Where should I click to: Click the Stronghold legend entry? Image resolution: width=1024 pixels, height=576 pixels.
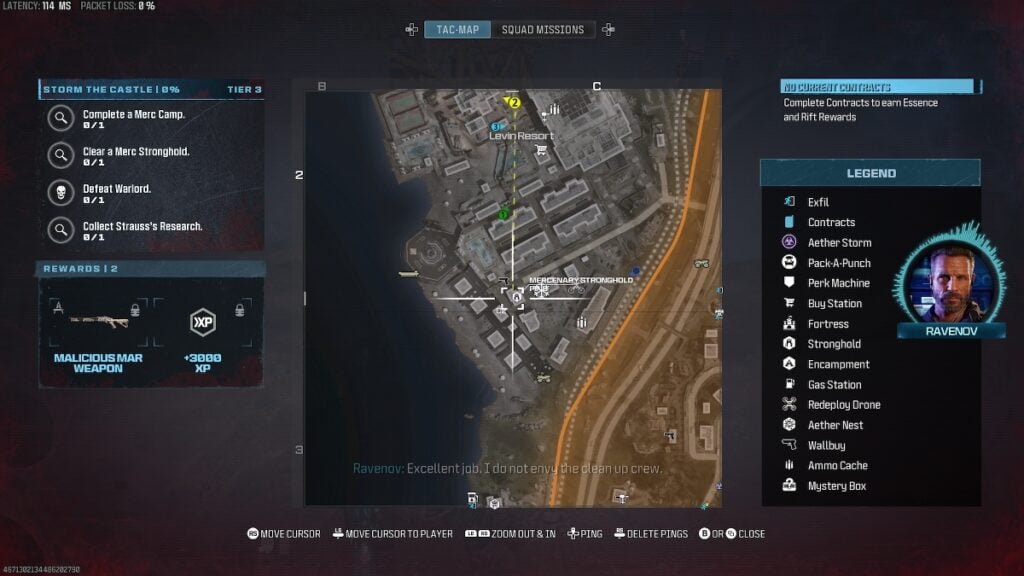click(x=833, y=344)
